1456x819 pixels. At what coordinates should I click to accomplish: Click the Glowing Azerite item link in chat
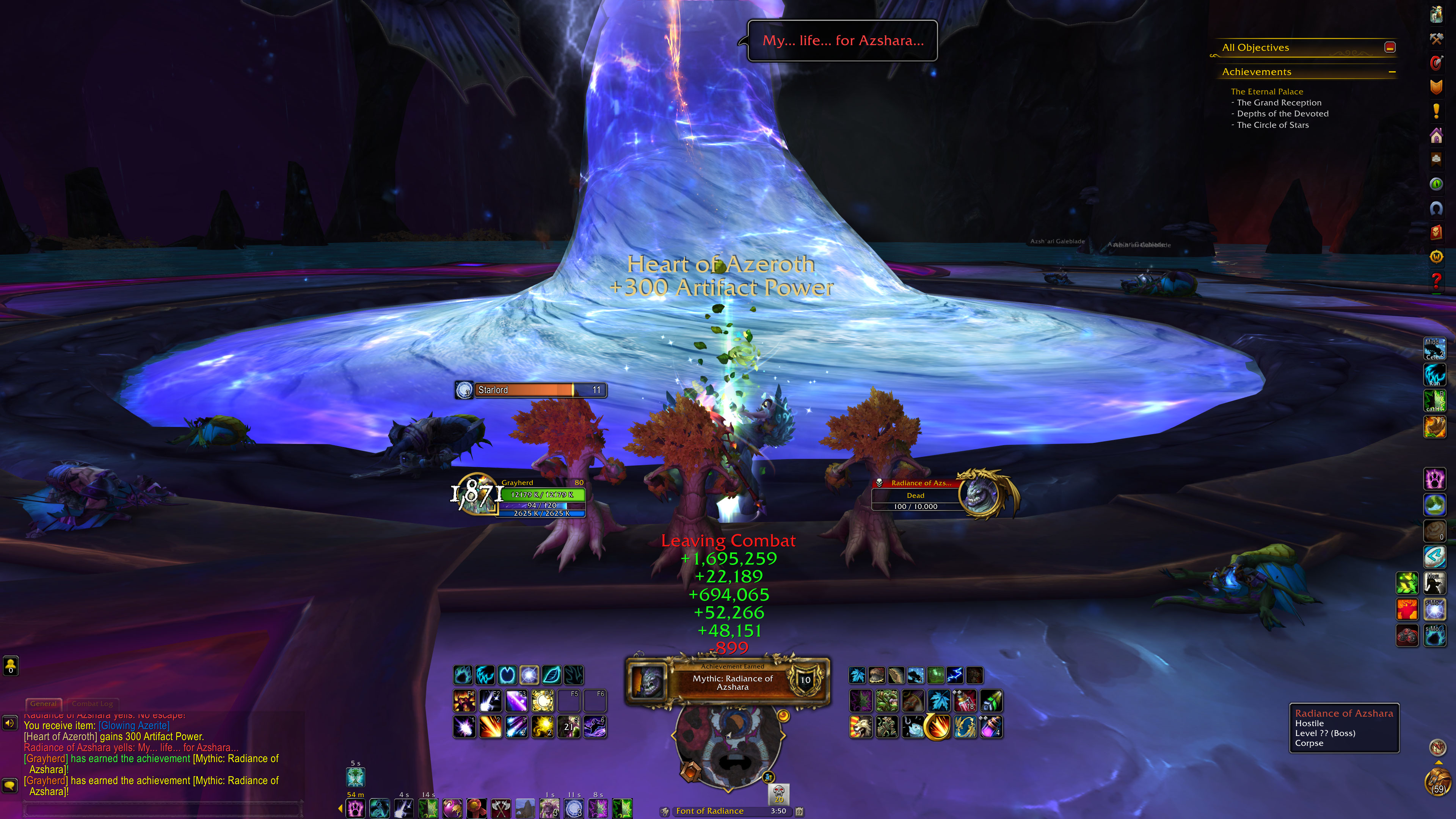click(x=134, y=726)
